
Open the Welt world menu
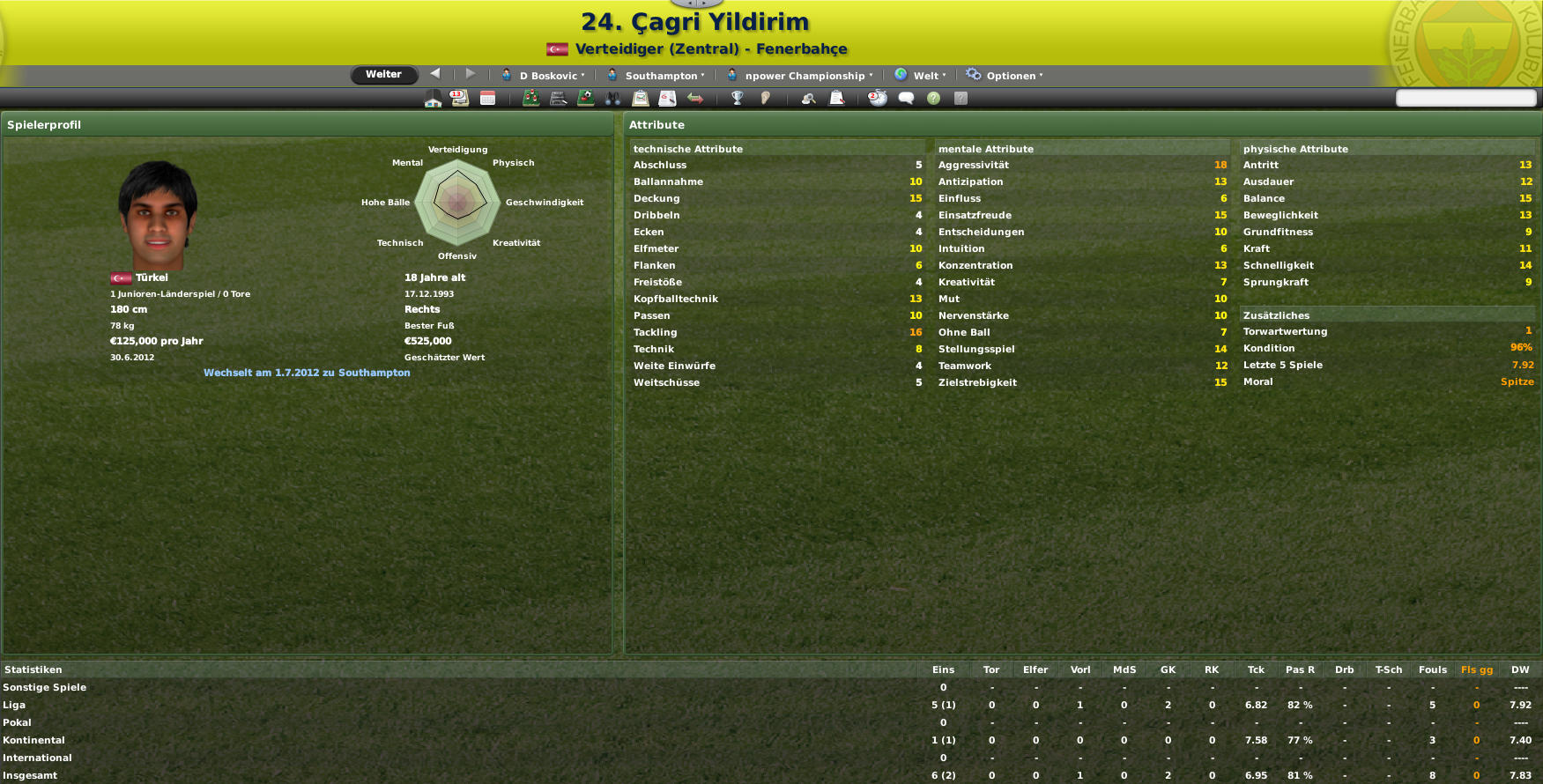pyautogui.click(x=920, y=76)
